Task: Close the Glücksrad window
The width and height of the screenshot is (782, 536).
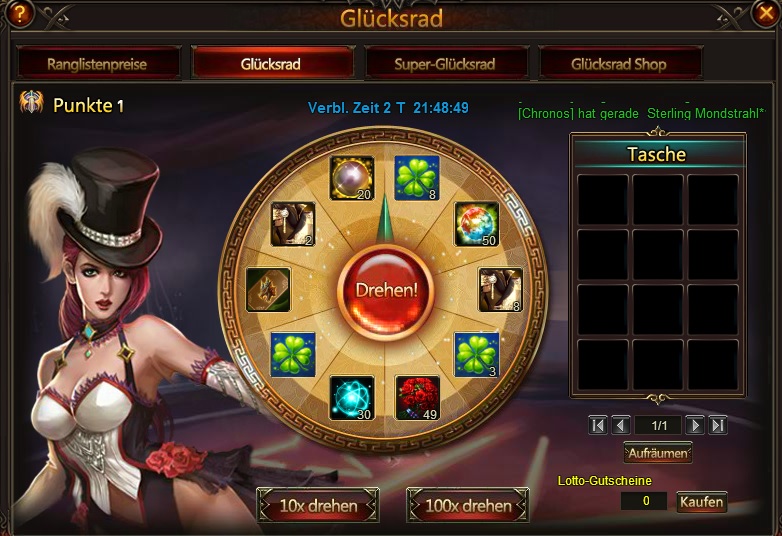Action: (x=764, y=13)
